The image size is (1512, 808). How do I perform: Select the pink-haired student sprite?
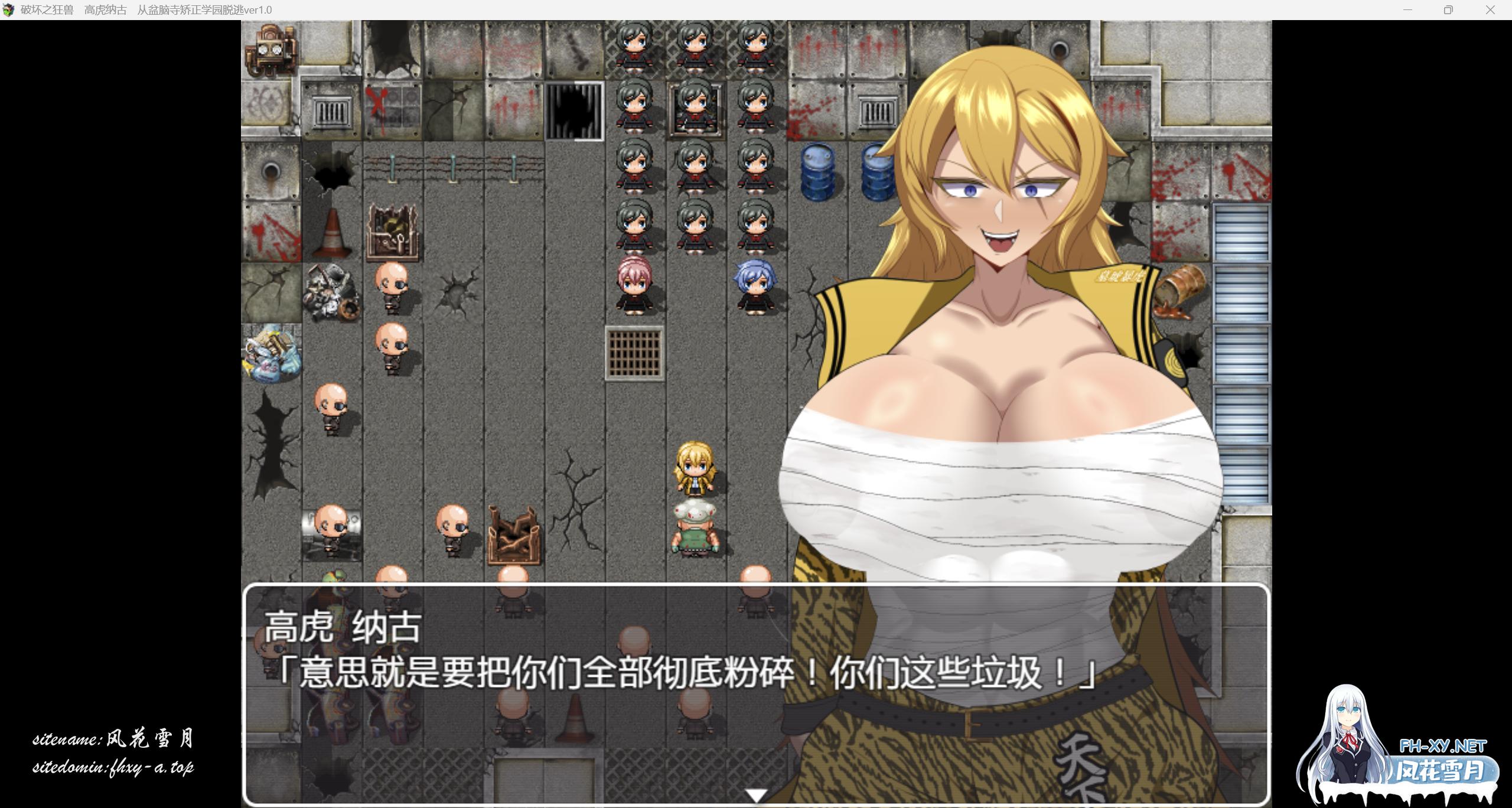(x=636, y=282)
